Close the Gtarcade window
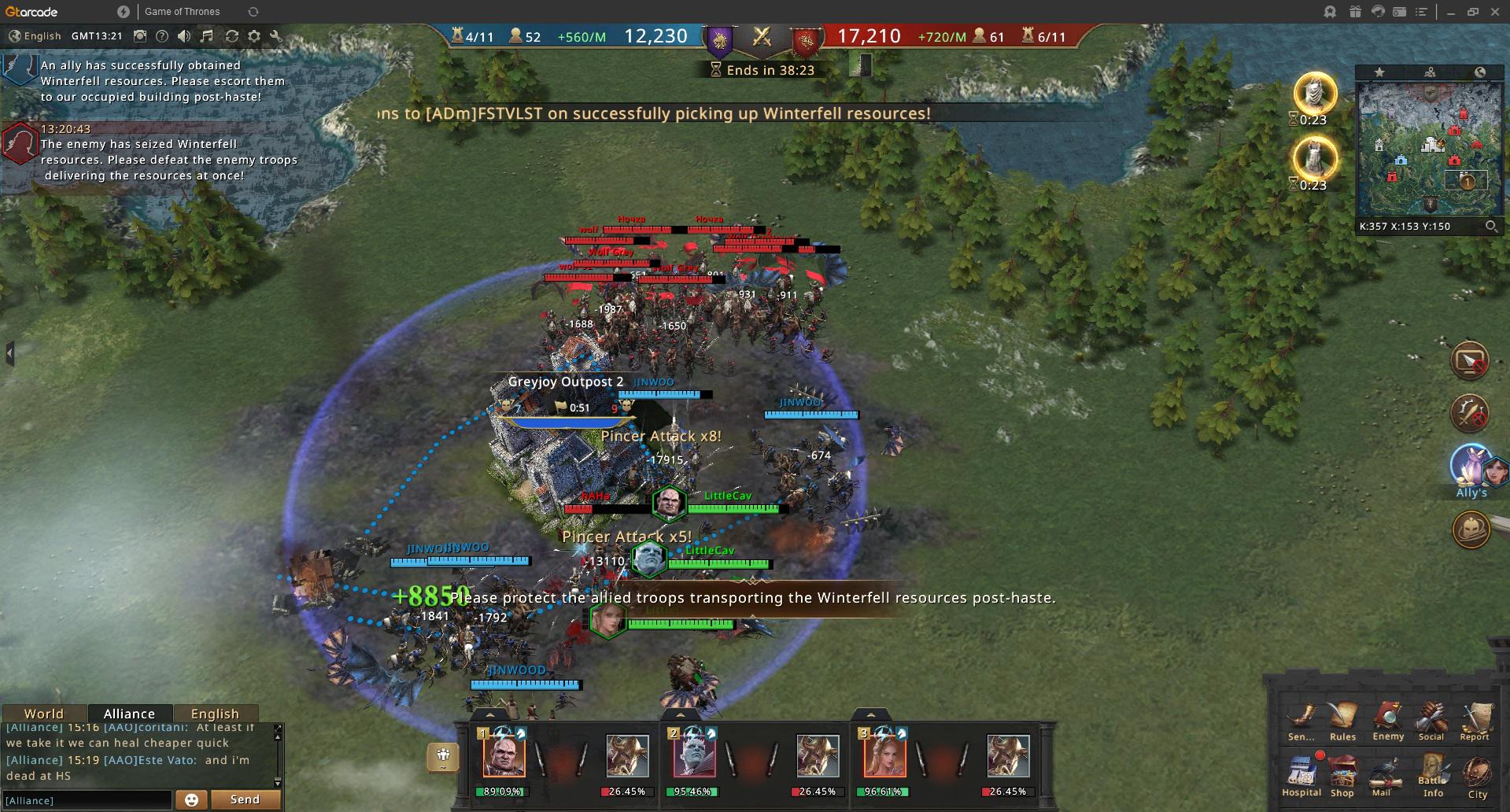The height and width of the screenshot is (812, 1510). tap(1495, 12)
